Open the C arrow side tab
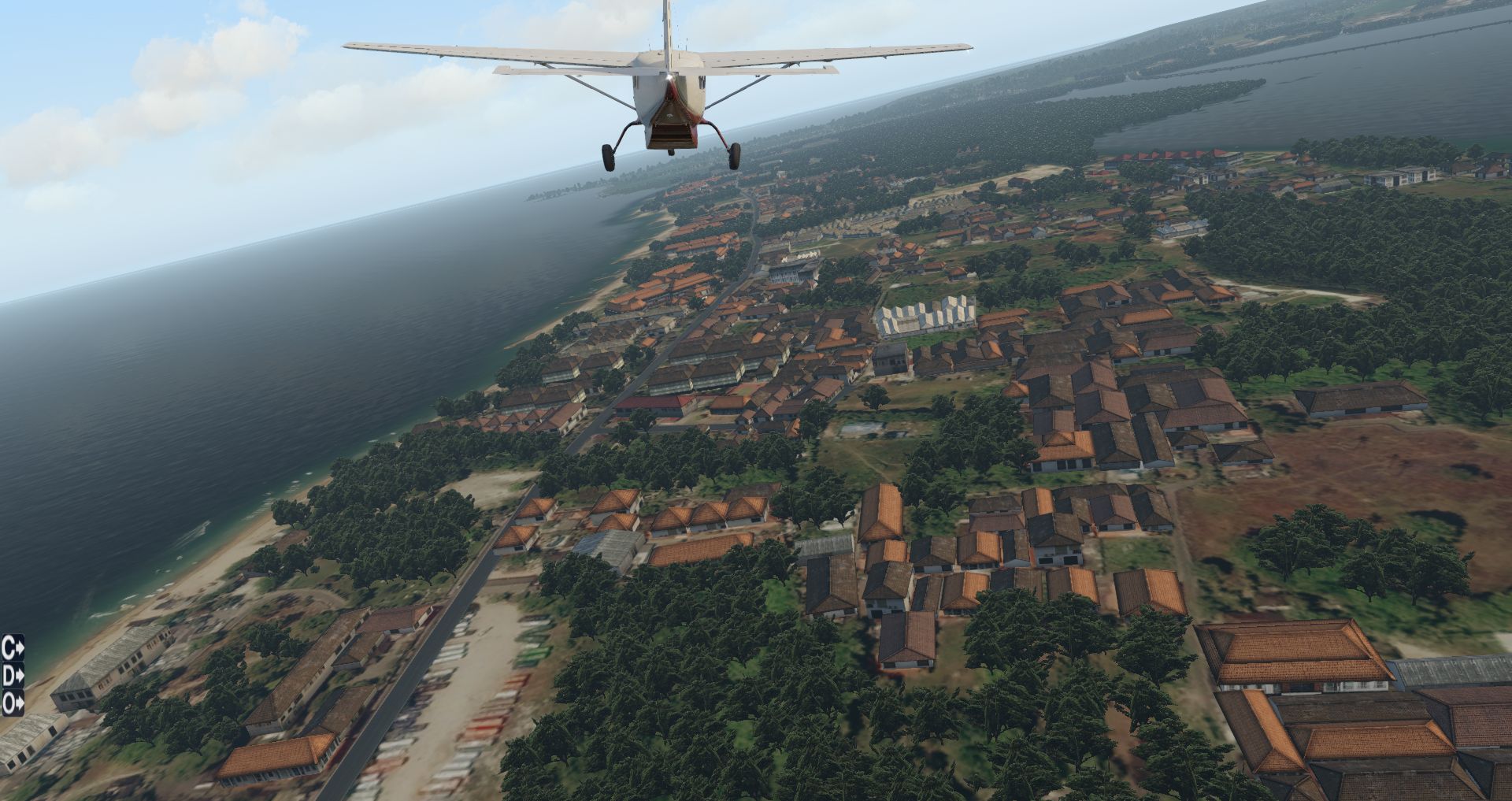 click(x=13, y=648)
